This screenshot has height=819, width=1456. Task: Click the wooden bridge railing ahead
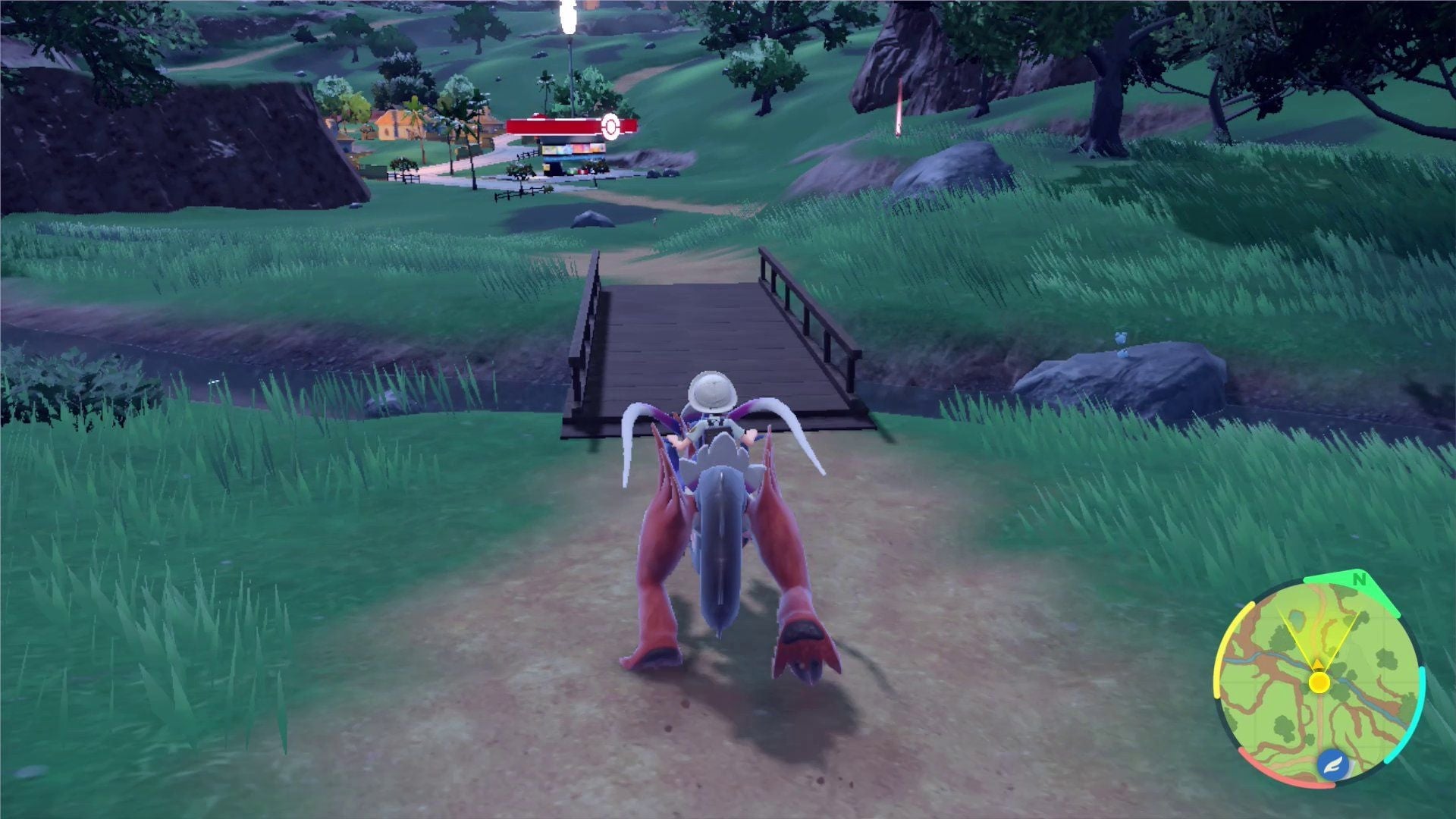click(x=796, y=303)
